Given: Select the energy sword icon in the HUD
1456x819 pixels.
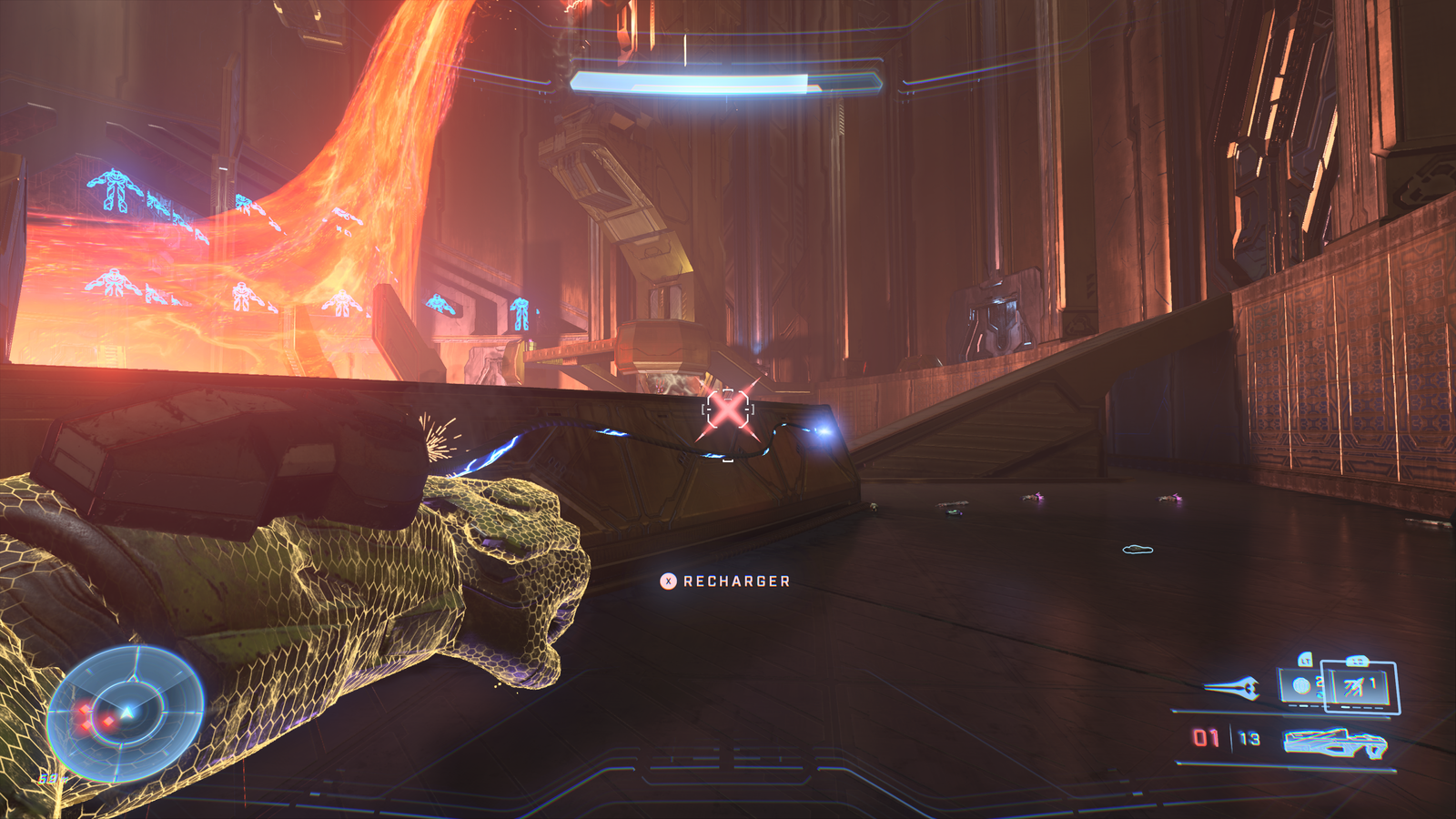Looking at the screenshot, I should point(1230,687).
